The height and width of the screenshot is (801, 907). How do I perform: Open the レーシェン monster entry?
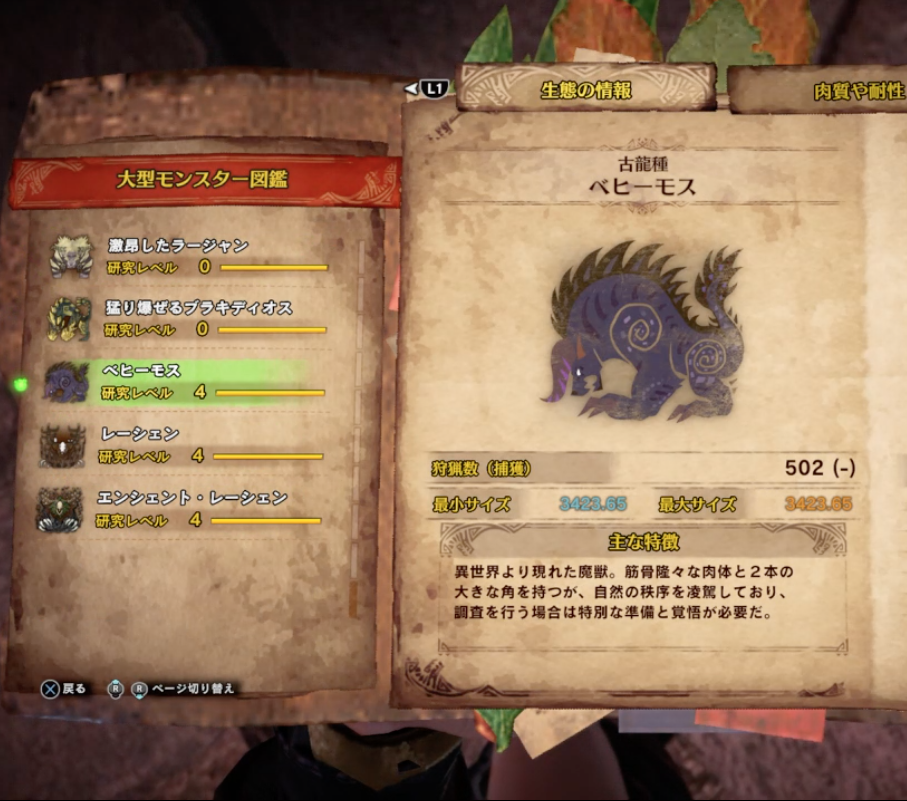point(185,444)
